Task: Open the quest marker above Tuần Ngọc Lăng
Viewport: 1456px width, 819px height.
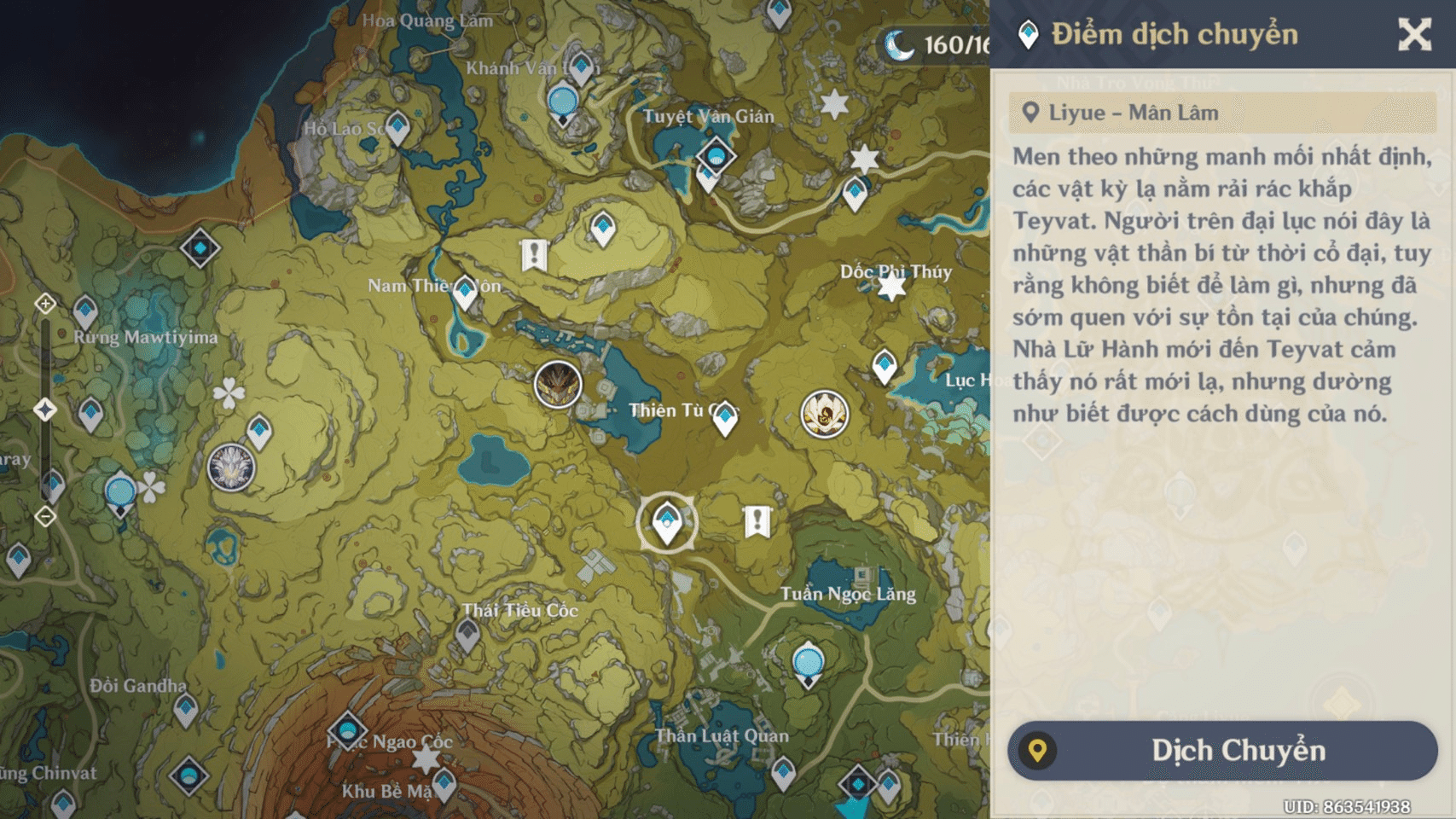Action: coord(757,521)
